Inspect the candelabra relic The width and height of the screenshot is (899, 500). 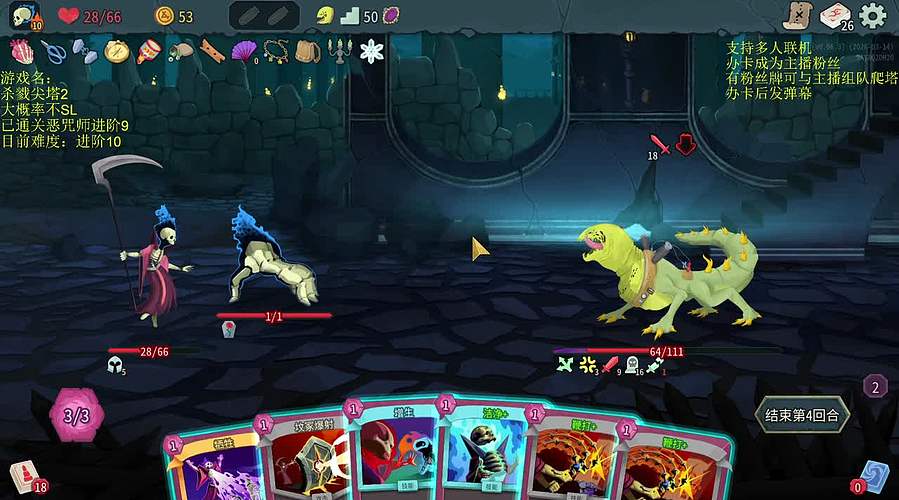339,50
